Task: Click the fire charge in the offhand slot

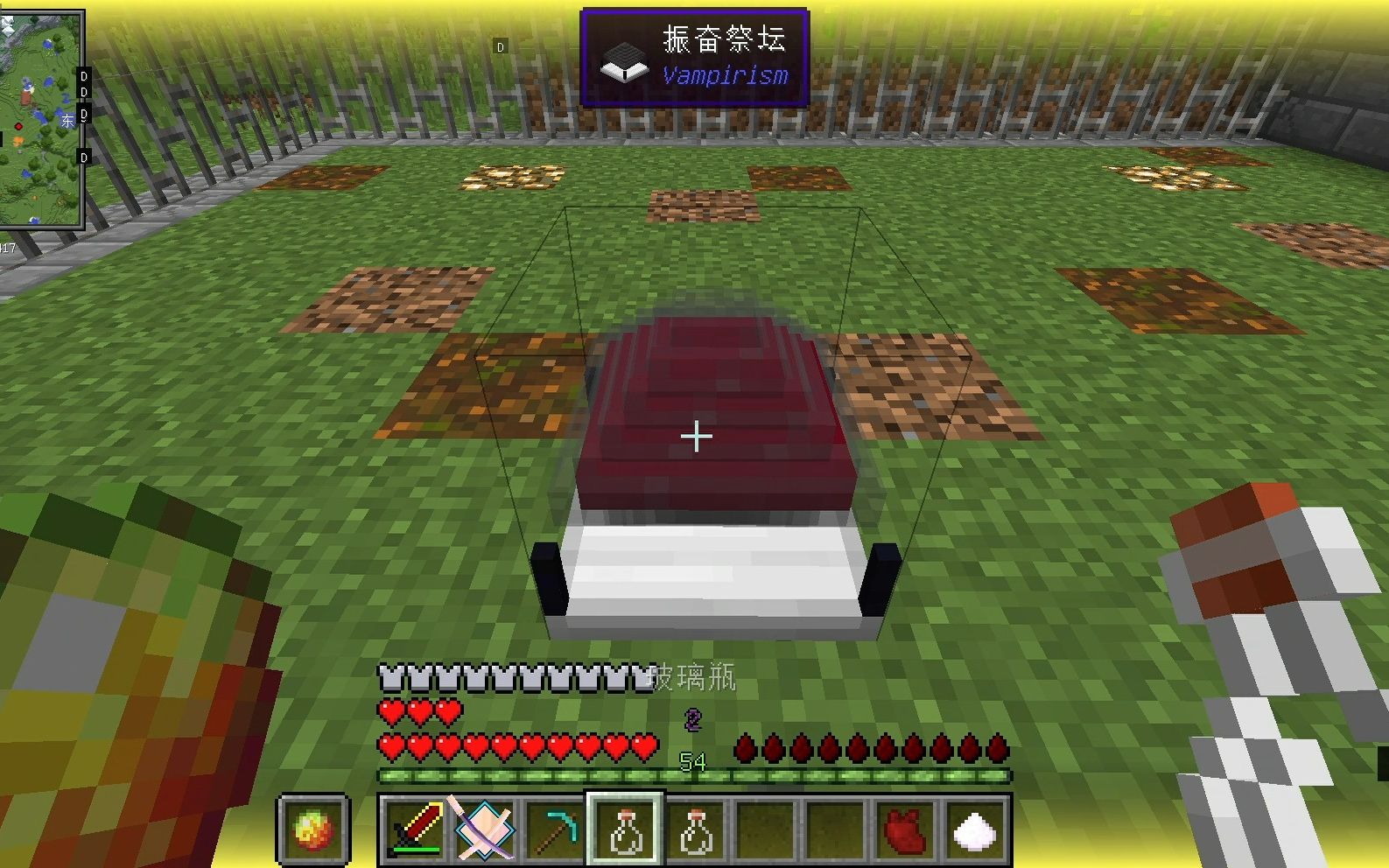Action: [x=312, y=829]
